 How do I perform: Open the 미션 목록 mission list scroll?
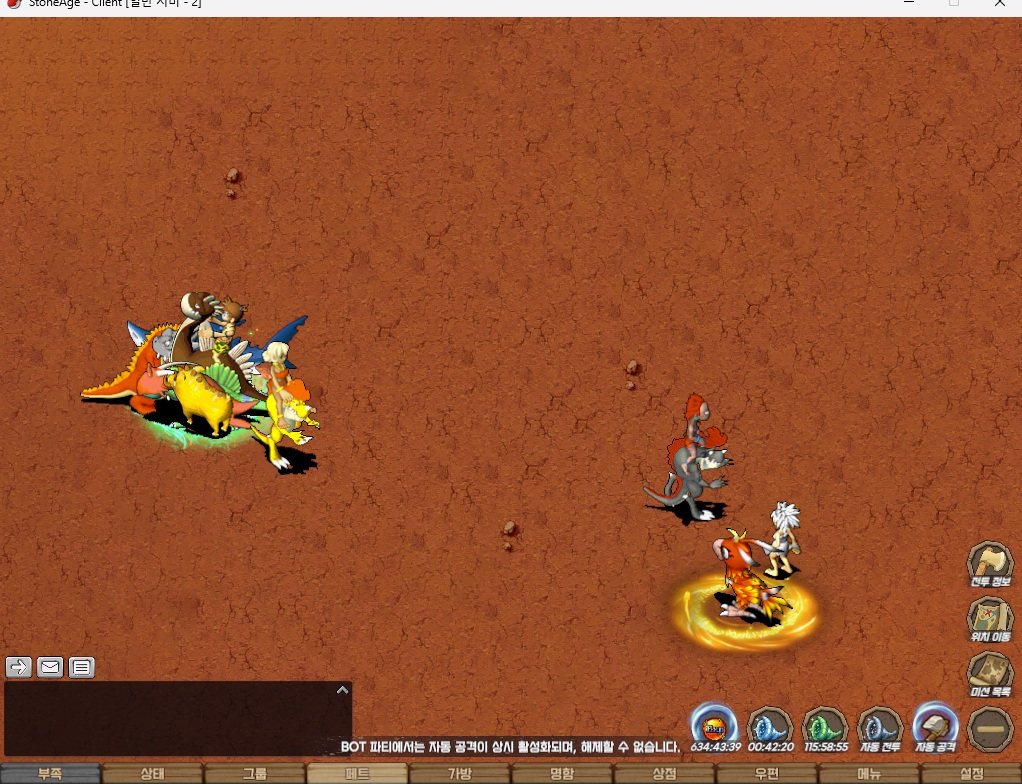[990, 673]
